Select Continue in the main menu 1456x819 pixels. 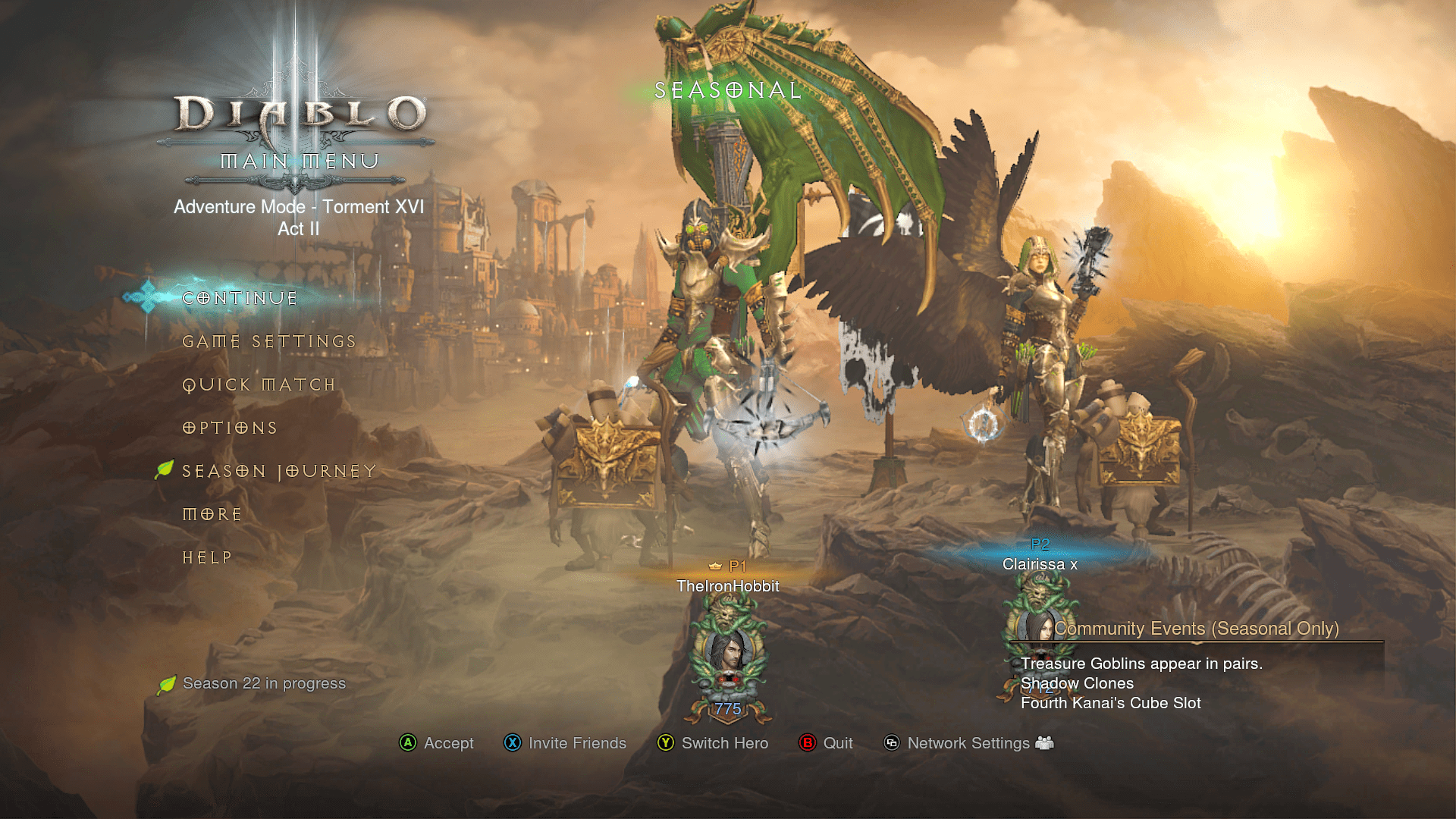click(240, 298)
